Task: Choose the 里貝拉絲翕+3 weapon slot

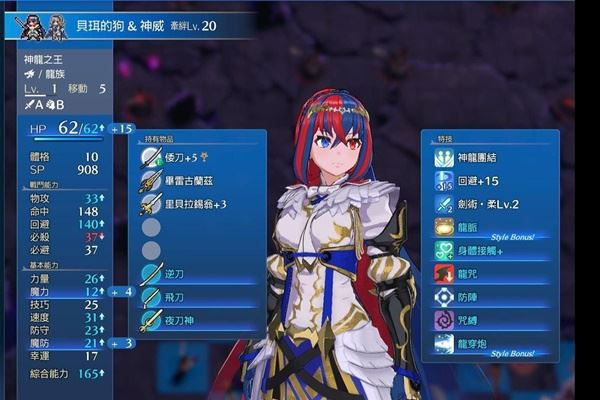Action: [x=195, y=204]
